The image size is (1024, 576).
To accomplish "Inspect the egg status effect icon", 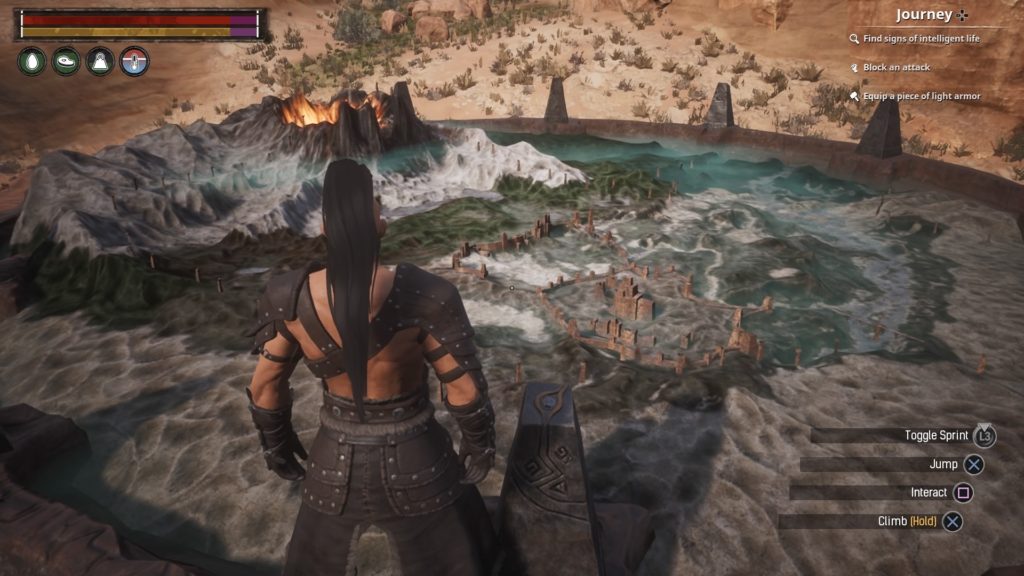I will click(32, 62).
